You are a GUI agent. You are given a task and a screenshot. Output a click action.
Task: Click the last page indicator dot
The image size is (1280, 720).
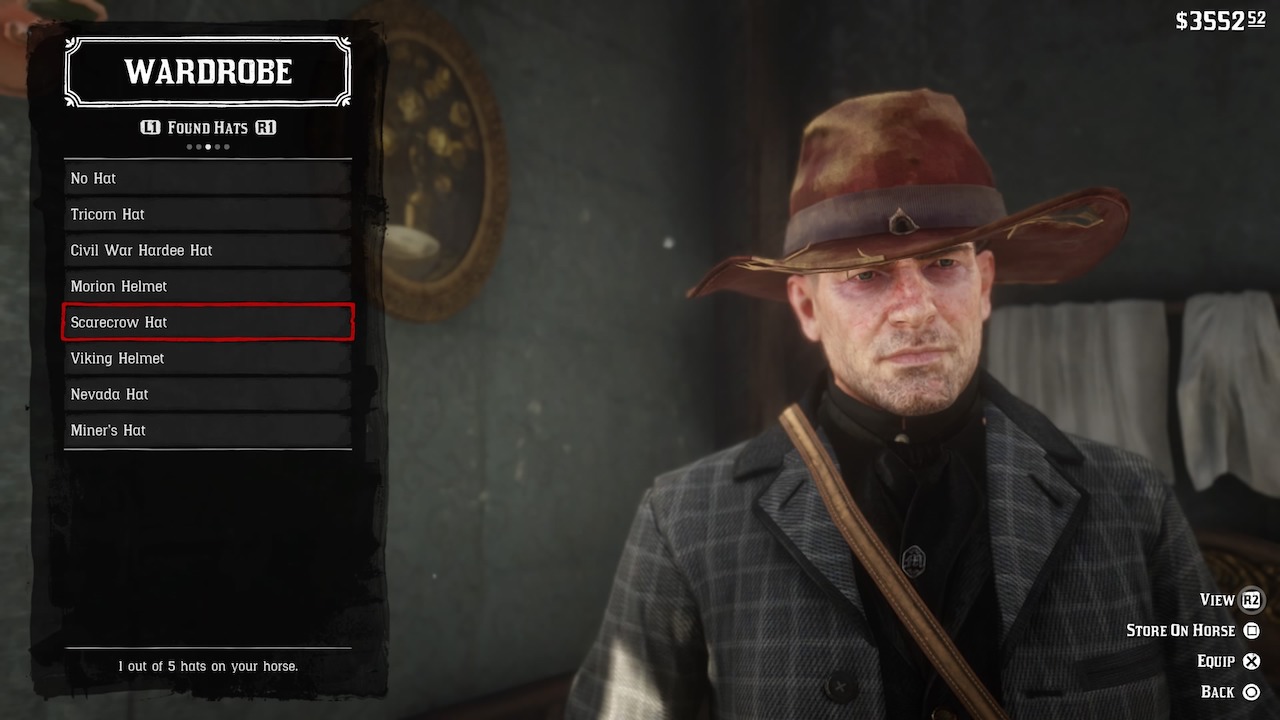coord(227,147)
